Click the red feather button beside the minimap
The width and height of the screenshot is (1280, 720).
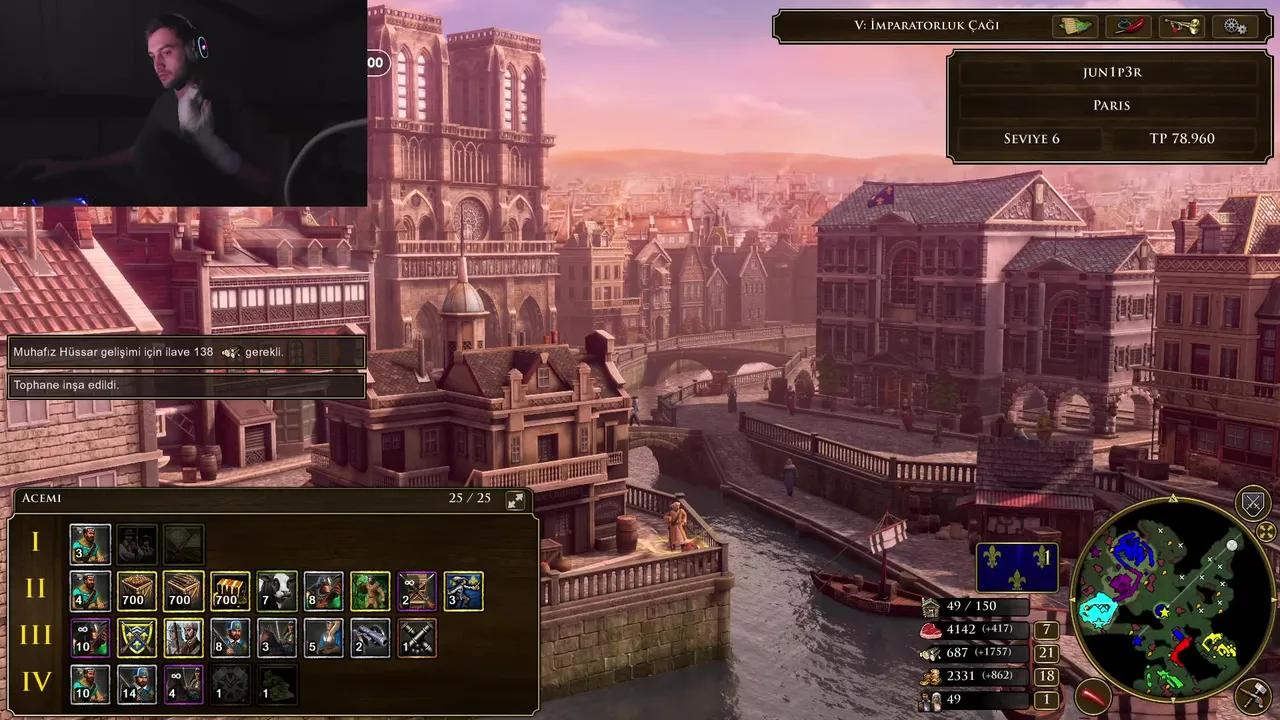click(1092, 695)
